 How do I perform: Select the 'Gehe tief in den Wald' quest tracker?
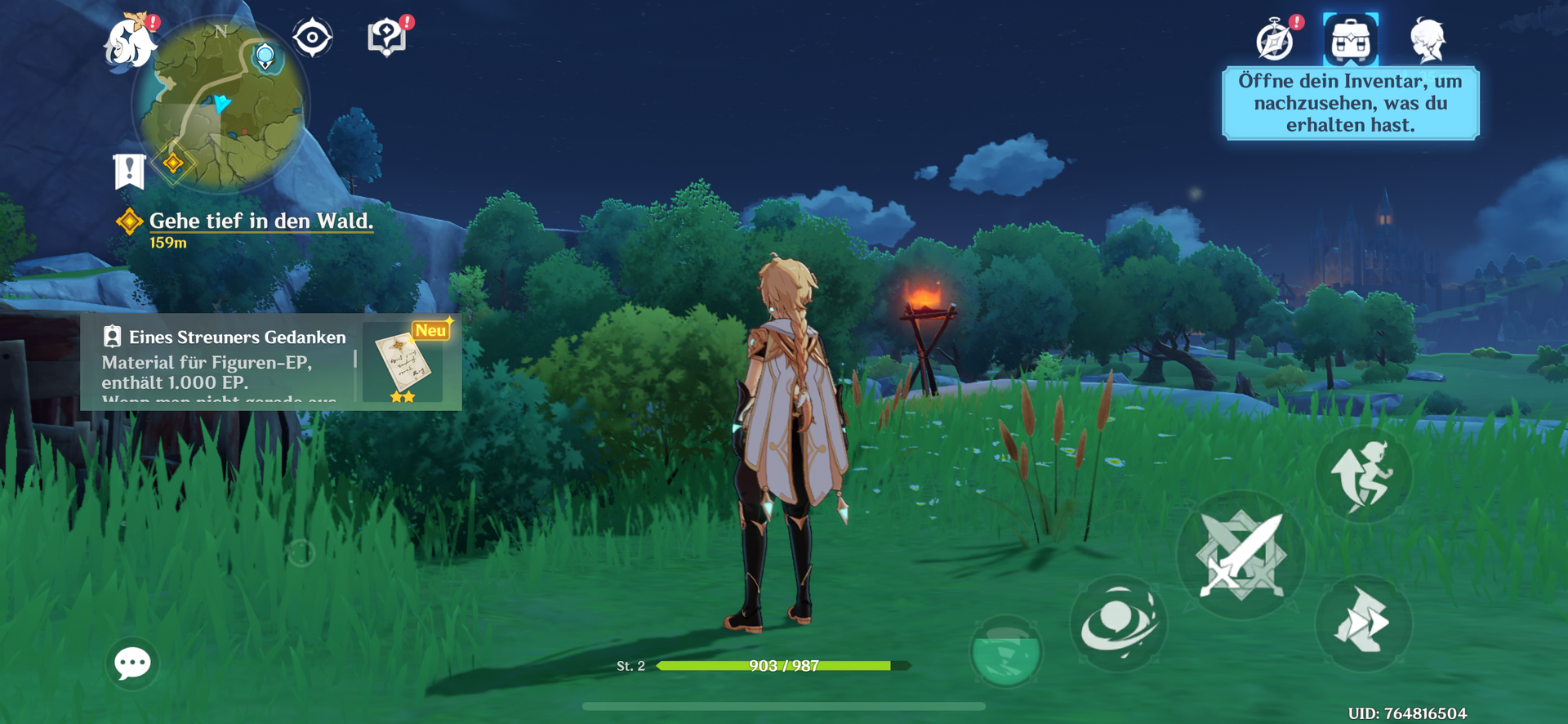260,221
